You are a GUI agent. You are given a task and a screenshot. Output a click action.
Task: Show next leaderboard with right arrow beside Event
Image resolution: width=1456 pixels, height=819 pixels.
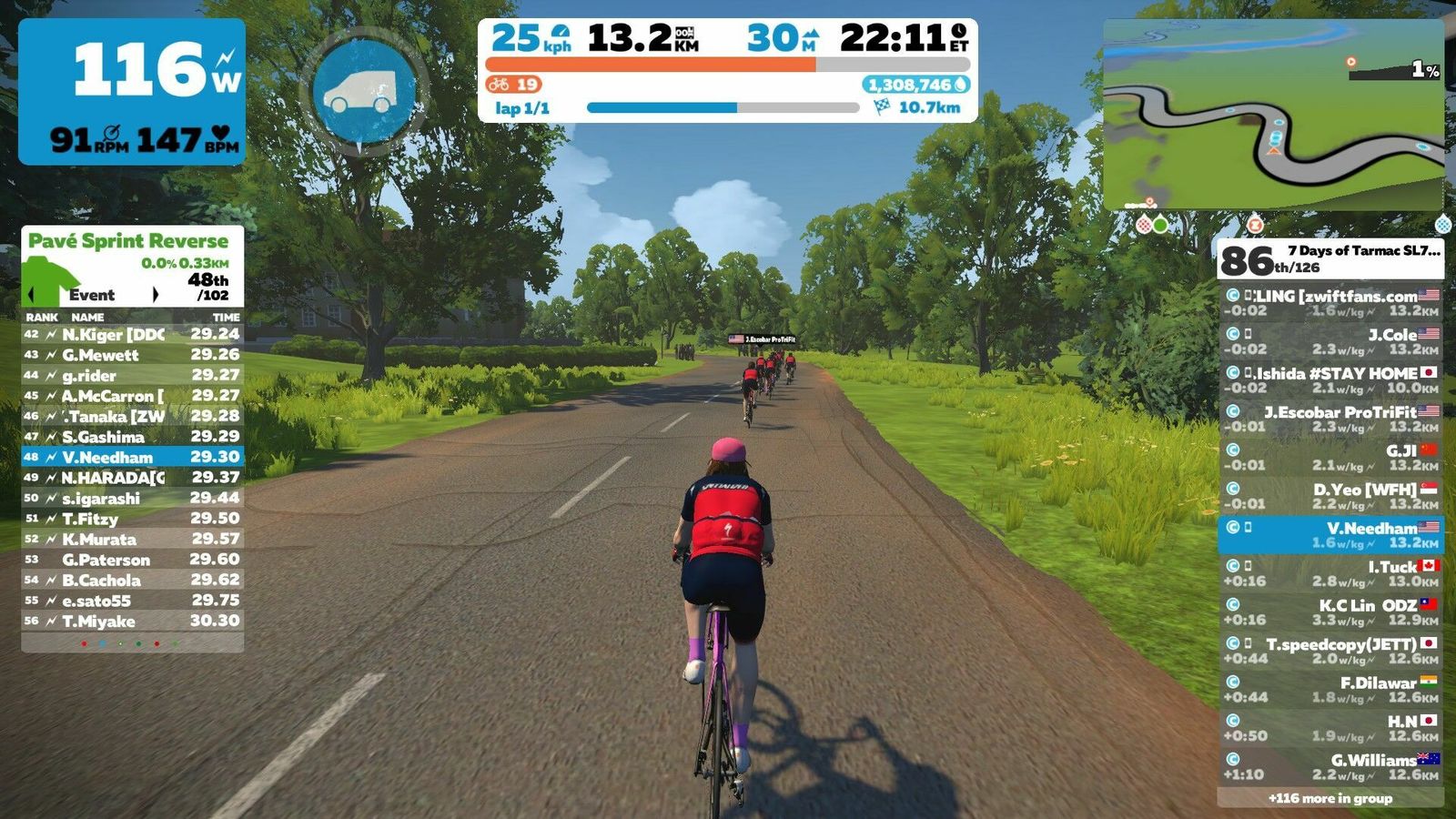(156, 295)
